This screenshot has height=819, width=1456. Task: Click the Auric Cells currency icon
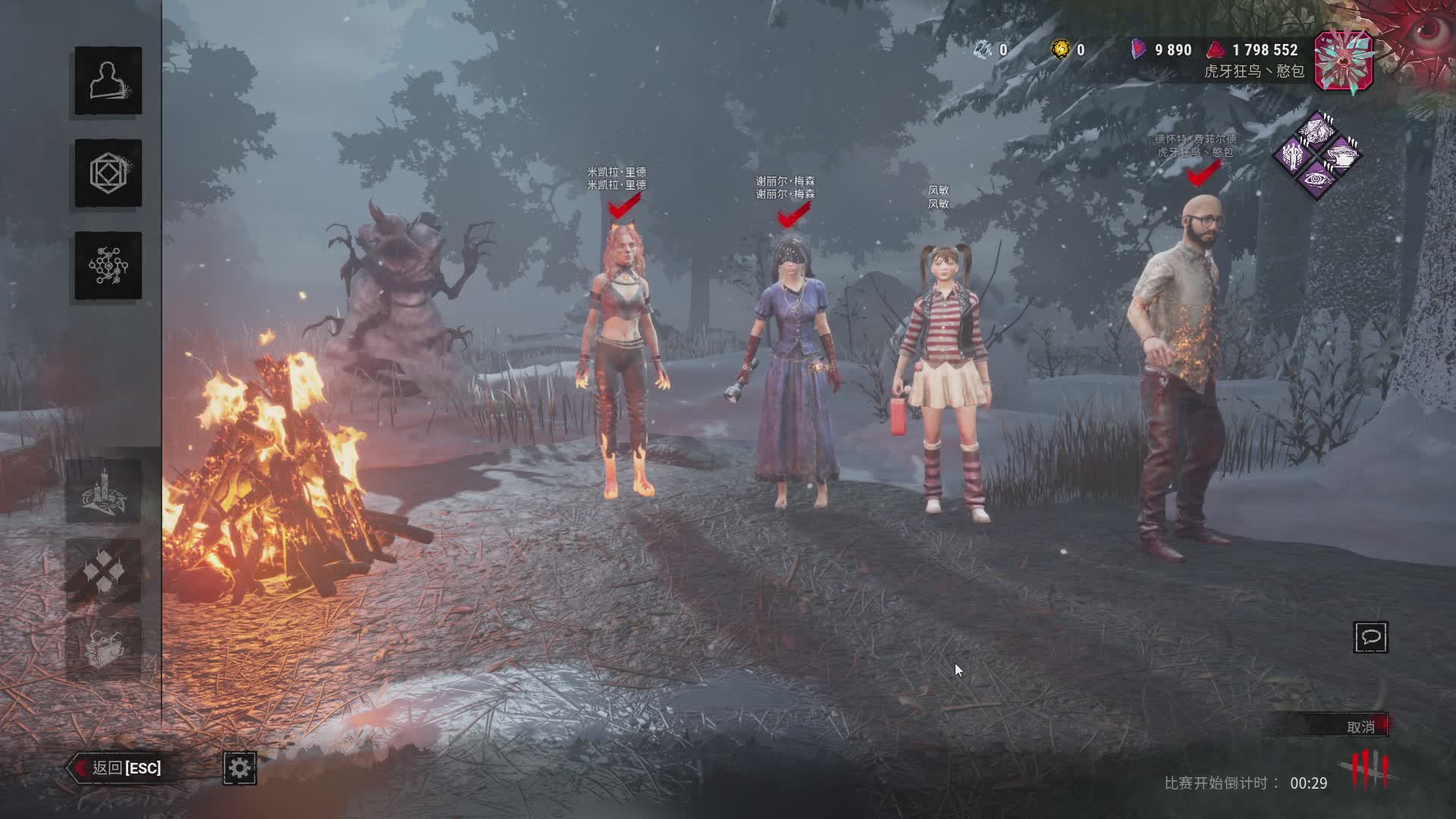point(1061,49)
